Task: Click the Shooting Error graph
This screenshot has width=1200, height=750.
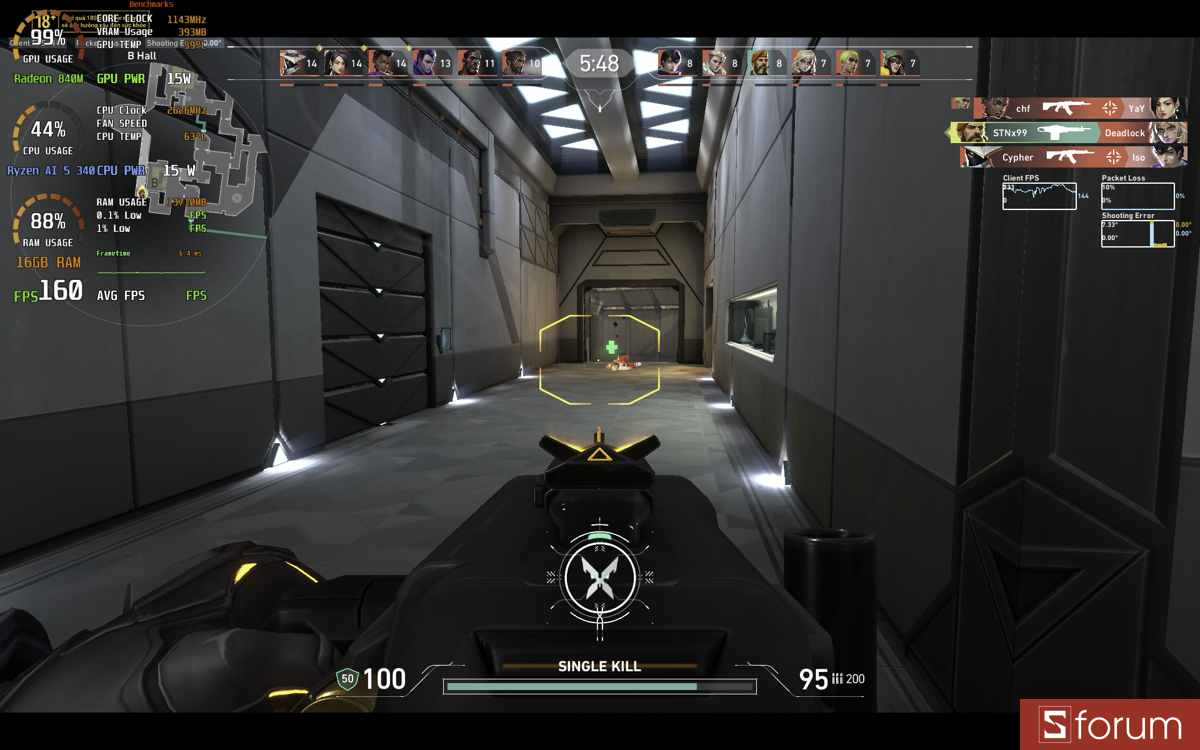Action: (1137, 233)
